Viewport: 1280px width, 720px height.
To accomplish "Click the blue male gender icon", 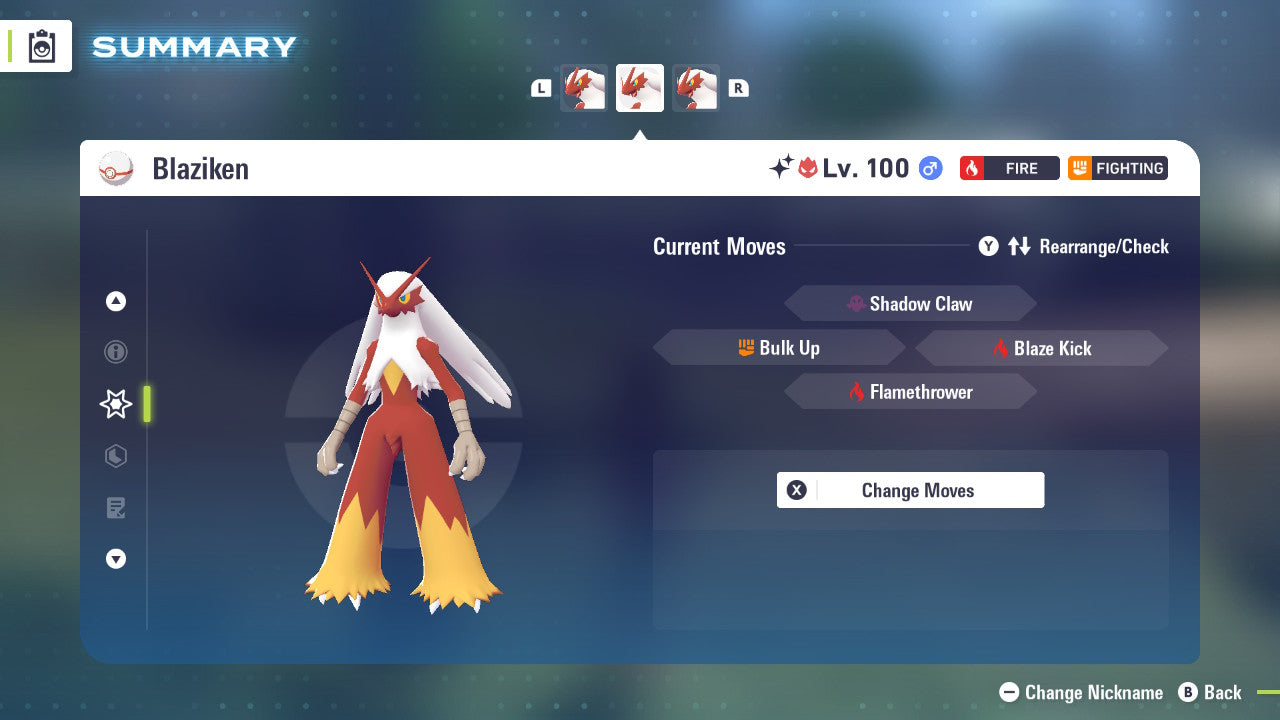I will 929,168.
